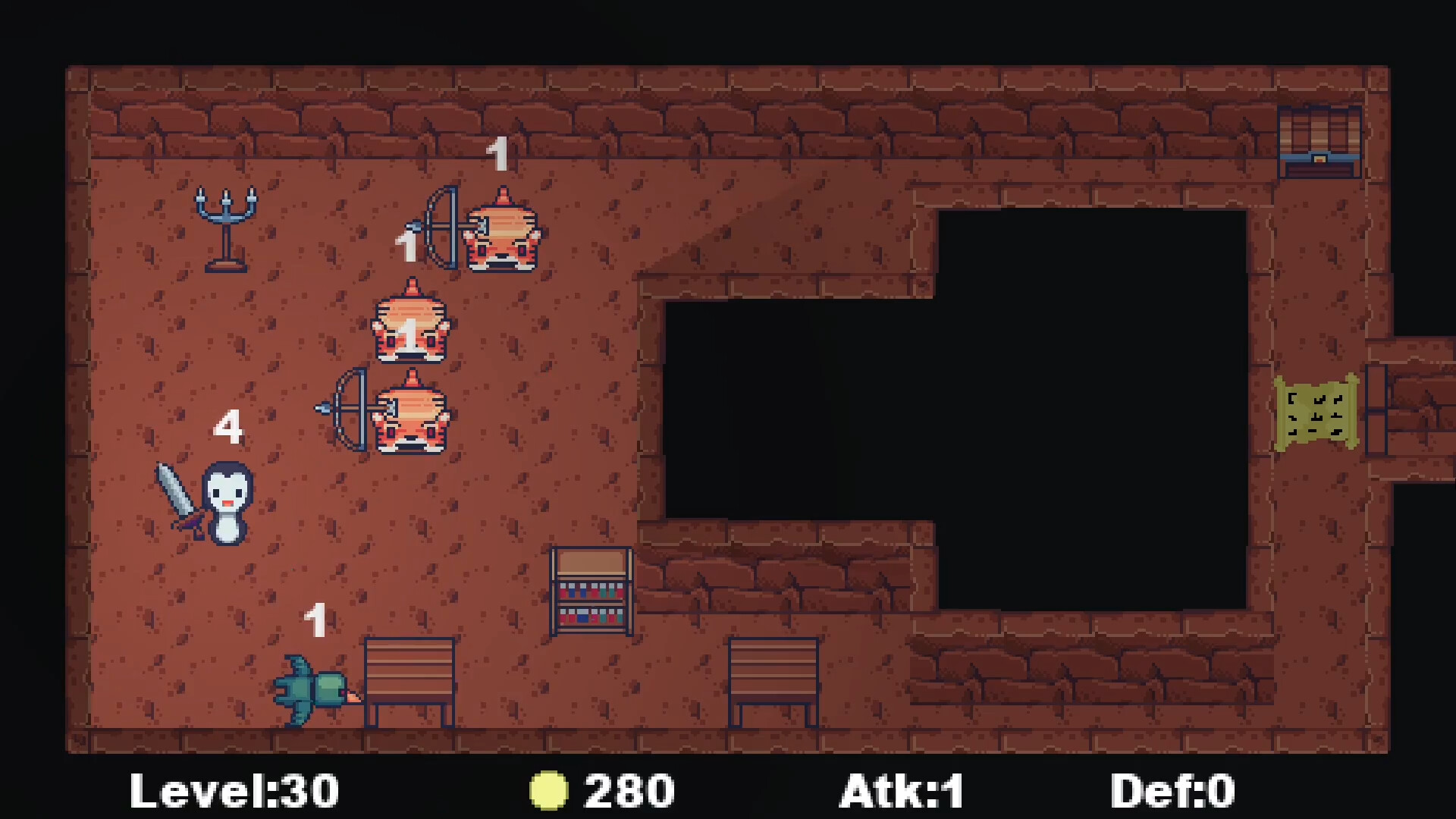Select the candelabra decoration near the top-left
The width and height of the screenshot is (1456, 819).
click(x=225, y=227)
